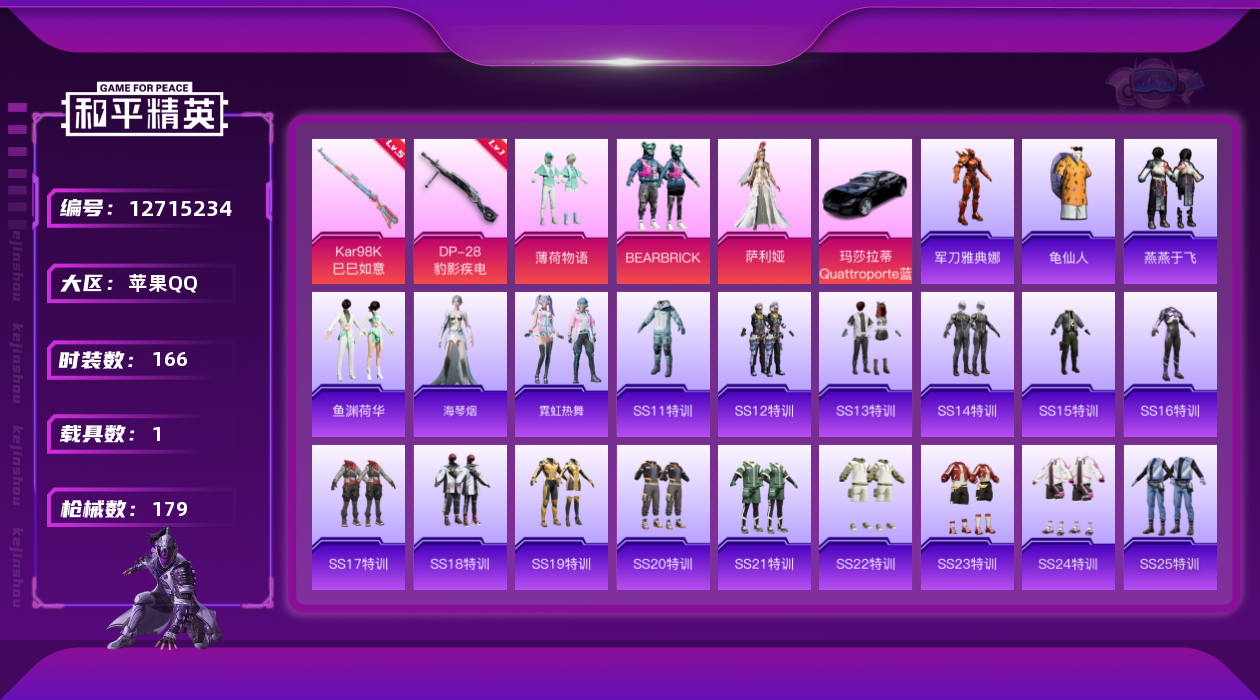The width and height of the screenshot is (1260, 700).
Task: Open the SS21特训 green outfit tile
Action: [764, 516]
